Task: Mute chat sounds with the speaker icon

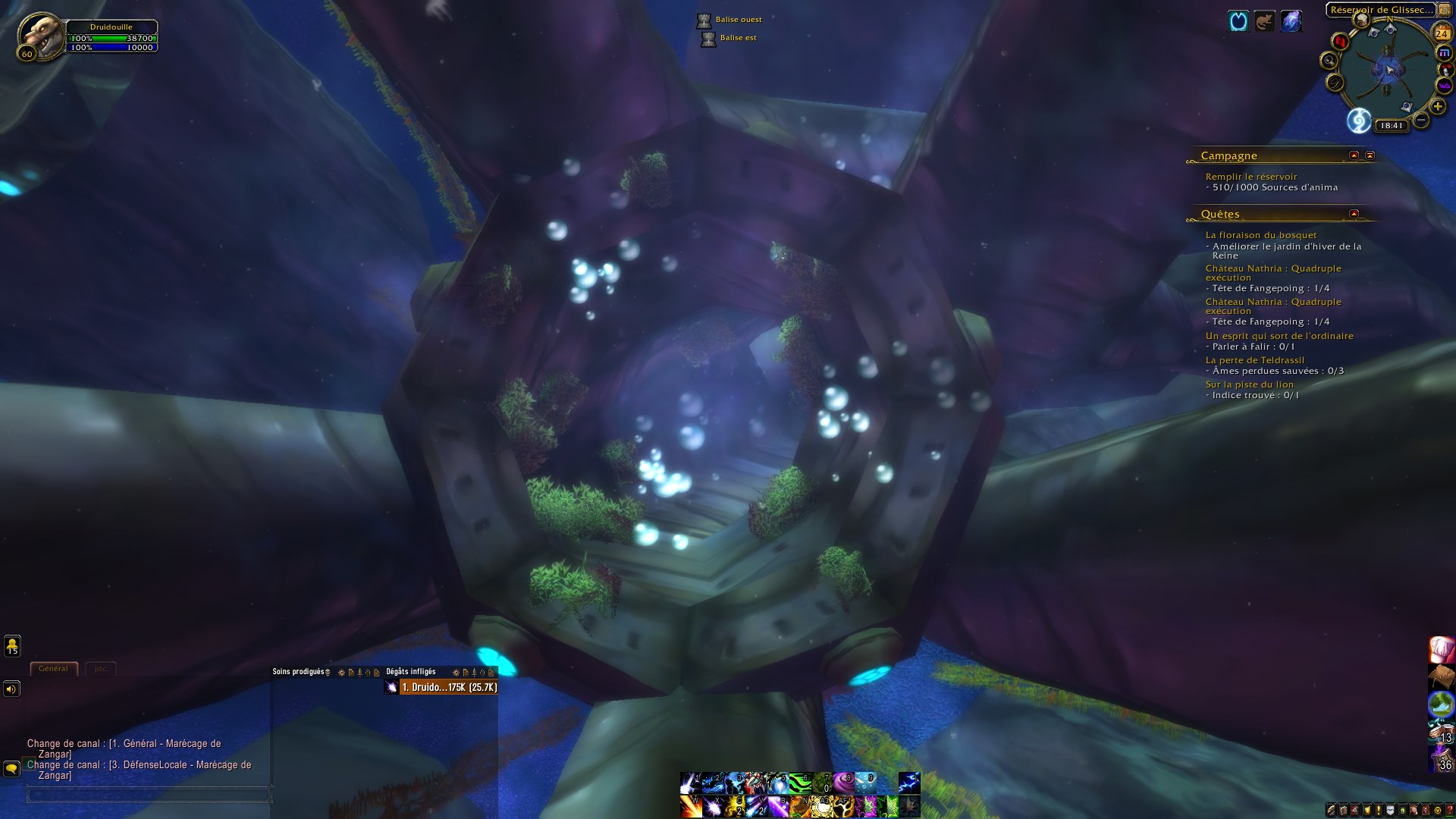Action: [11, 689]
